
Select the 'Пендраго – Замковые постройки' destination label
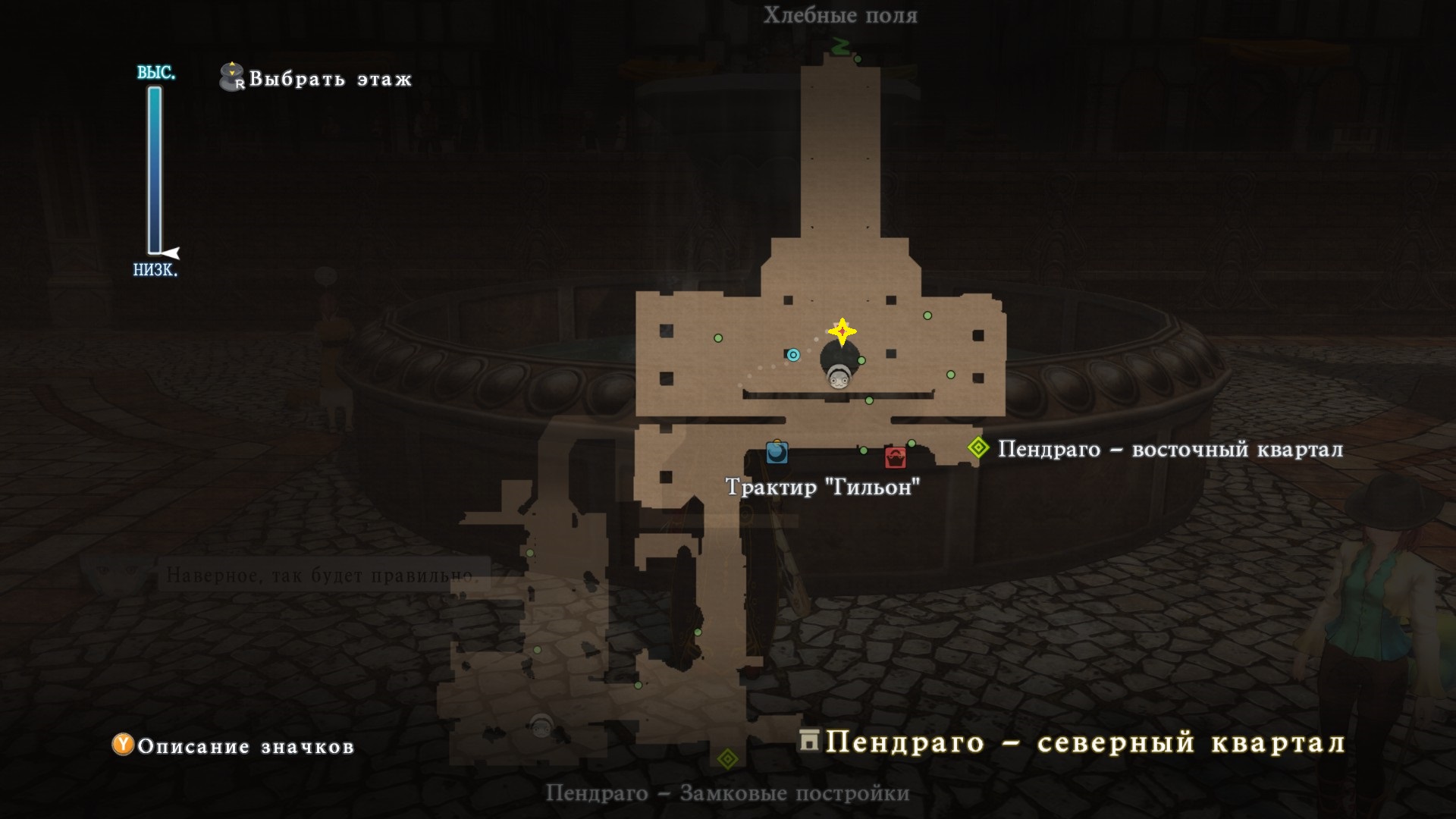(727, 794)
